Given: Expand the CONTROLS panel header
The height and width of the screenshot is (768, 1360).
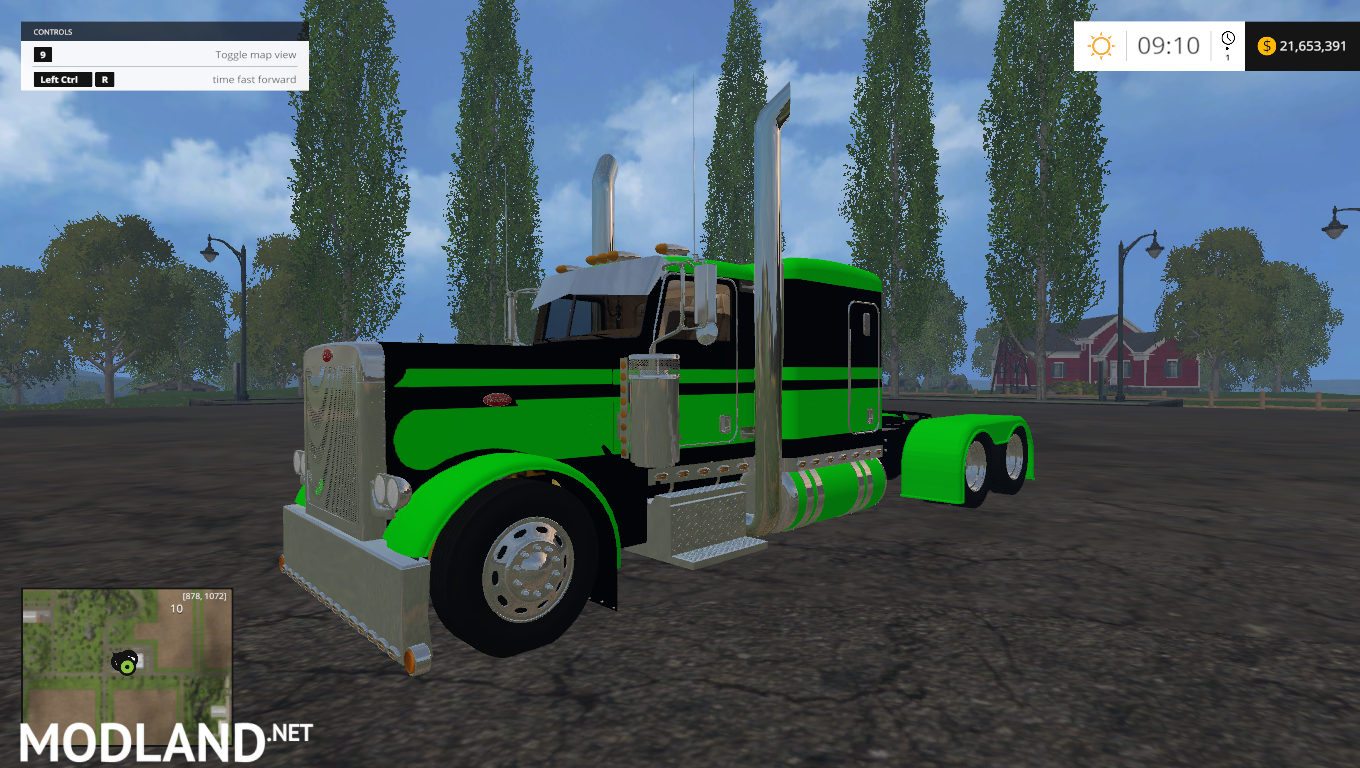Looking at the screenshot, I should click(x=163, y=31).
